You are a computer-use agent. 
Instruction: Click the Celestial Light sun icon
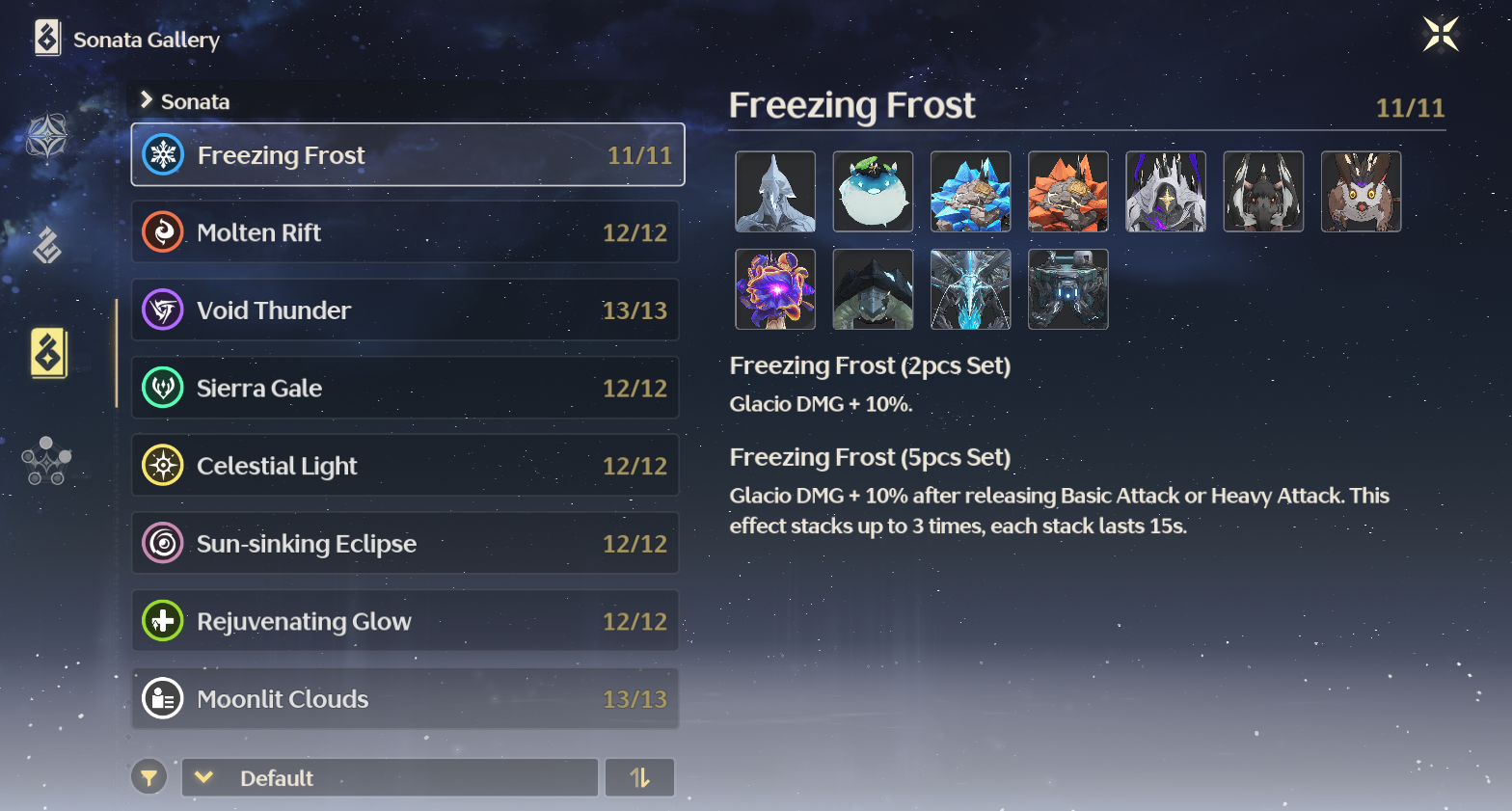(163, 466)
